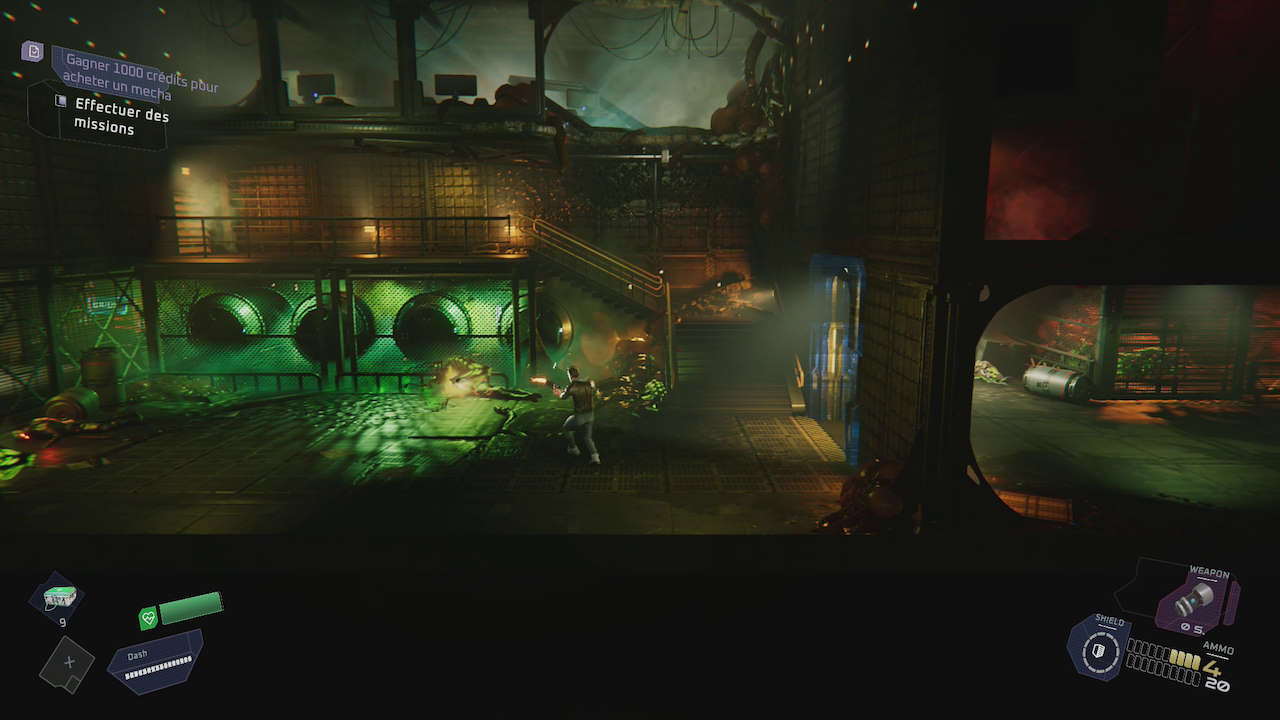Use the medkit consumable slot
This screenshot has height=720, width=1280.
coord(56,597)
